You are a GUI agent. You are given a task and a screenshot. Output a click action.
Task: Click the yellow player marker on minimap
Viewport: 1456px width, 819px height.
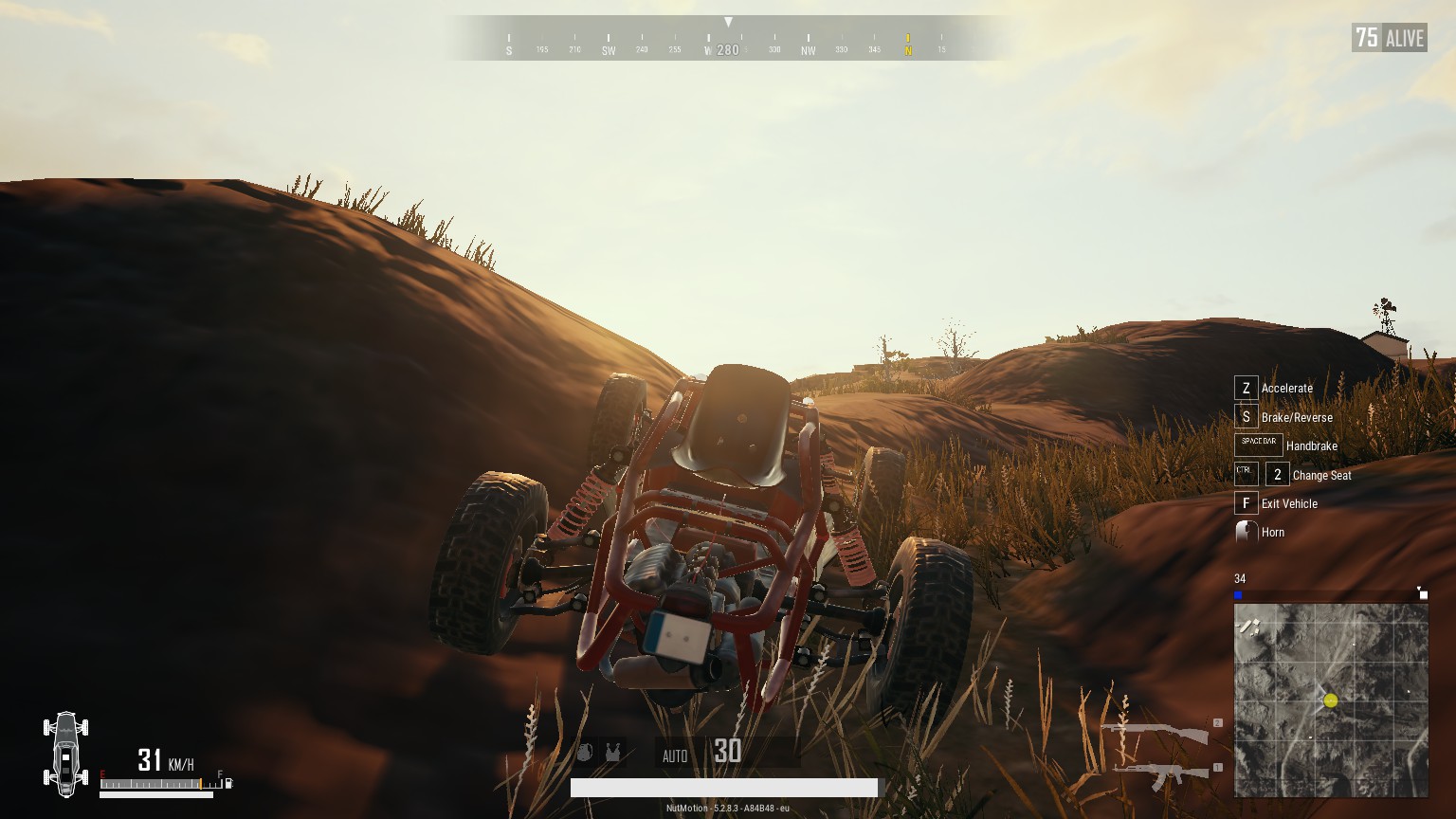(1330, 701)
